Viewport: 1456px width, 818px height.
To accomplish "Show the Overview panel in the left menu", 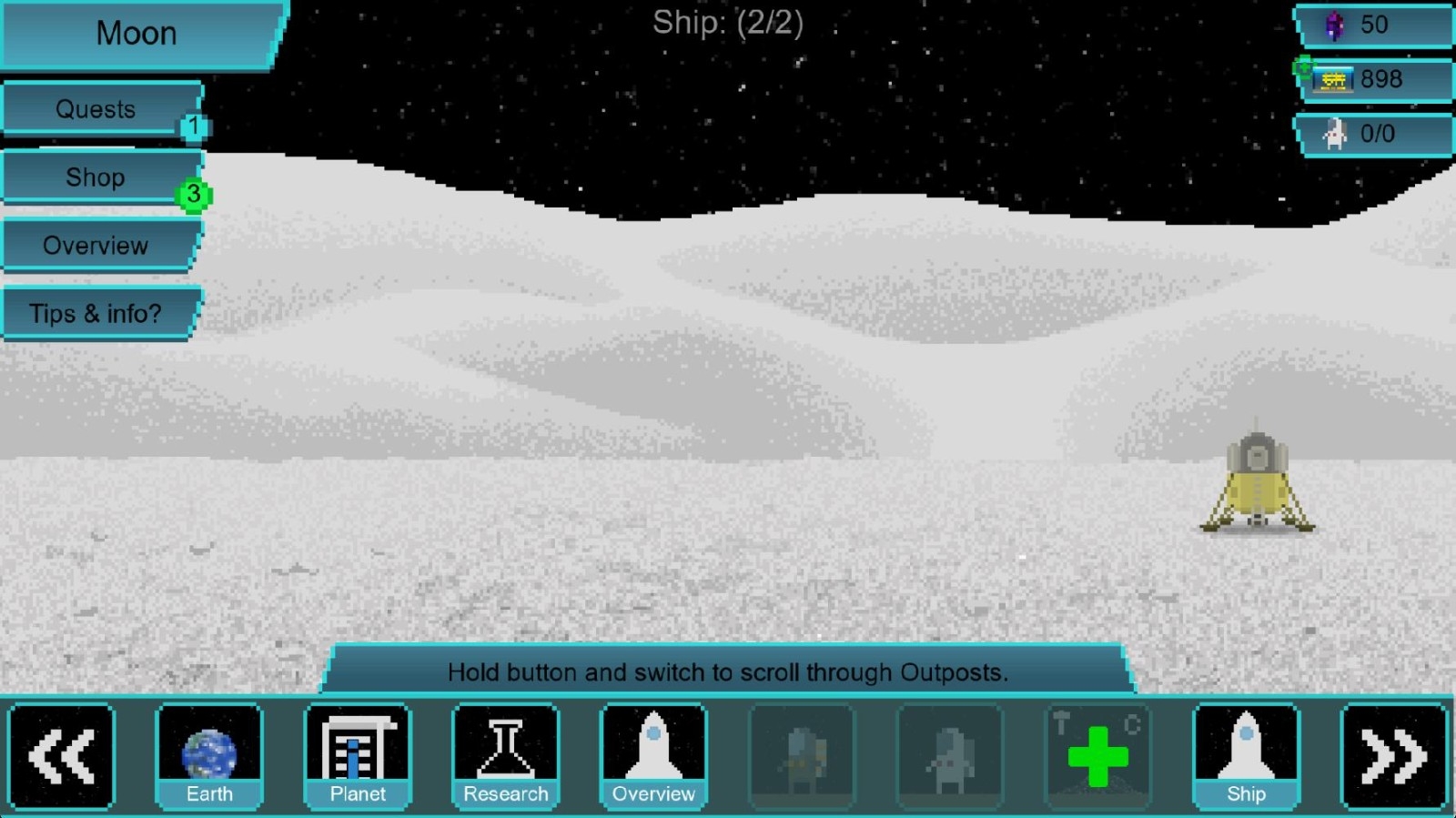I will 96,246.
